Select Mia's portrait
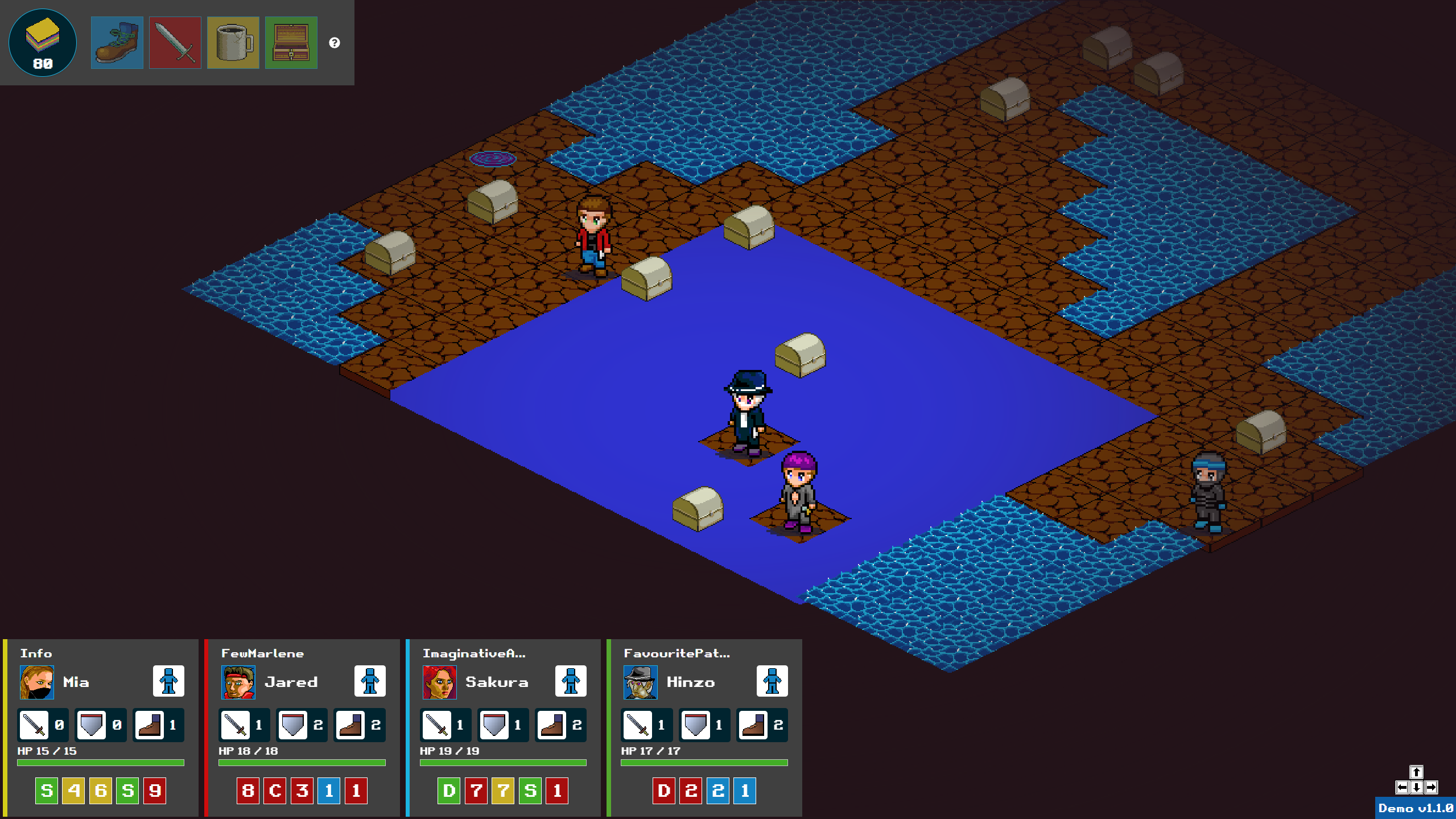Viewport: 1456px width, 819px height. 37,682
